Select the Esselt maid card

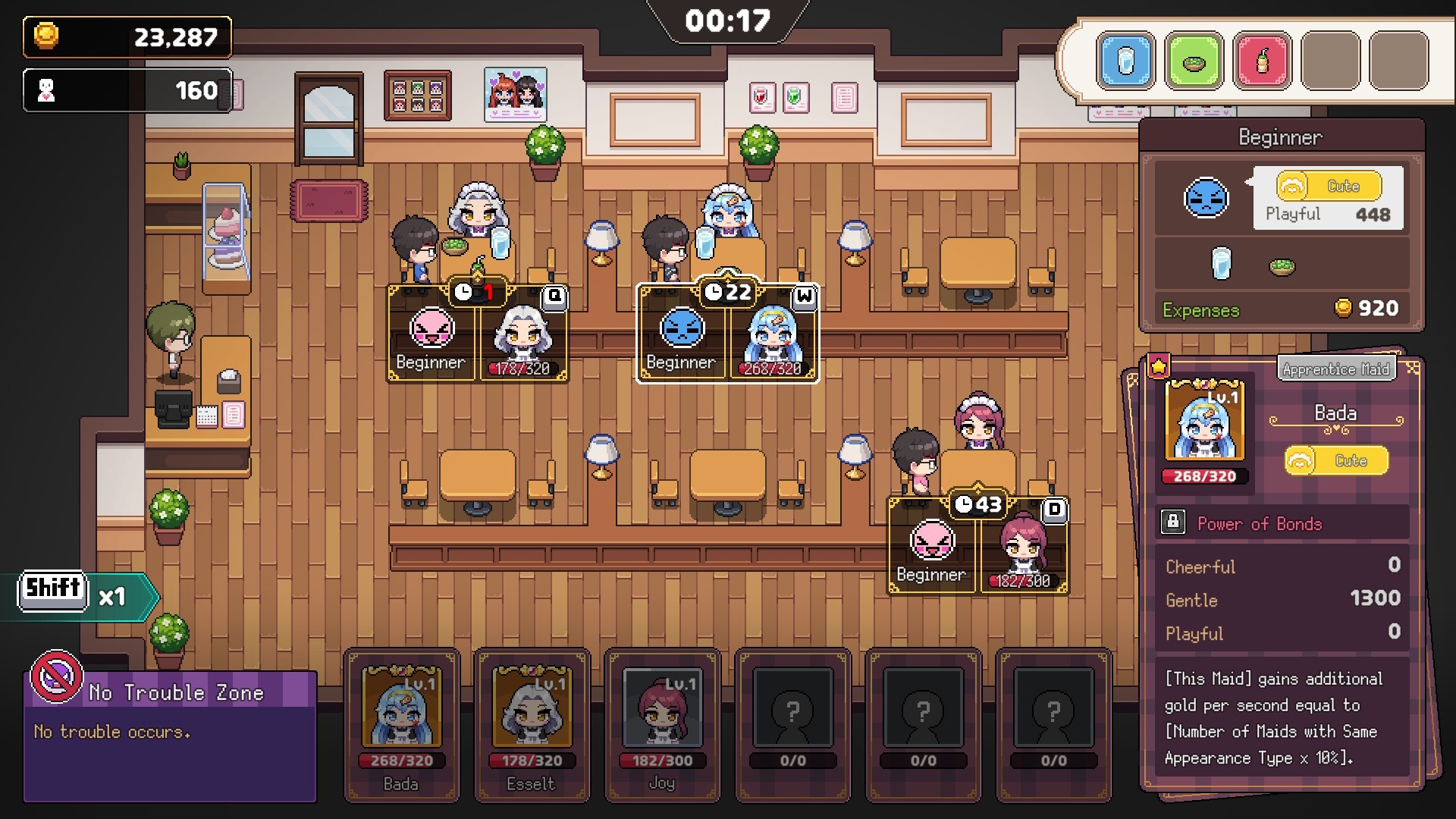[x=532, y=724]
